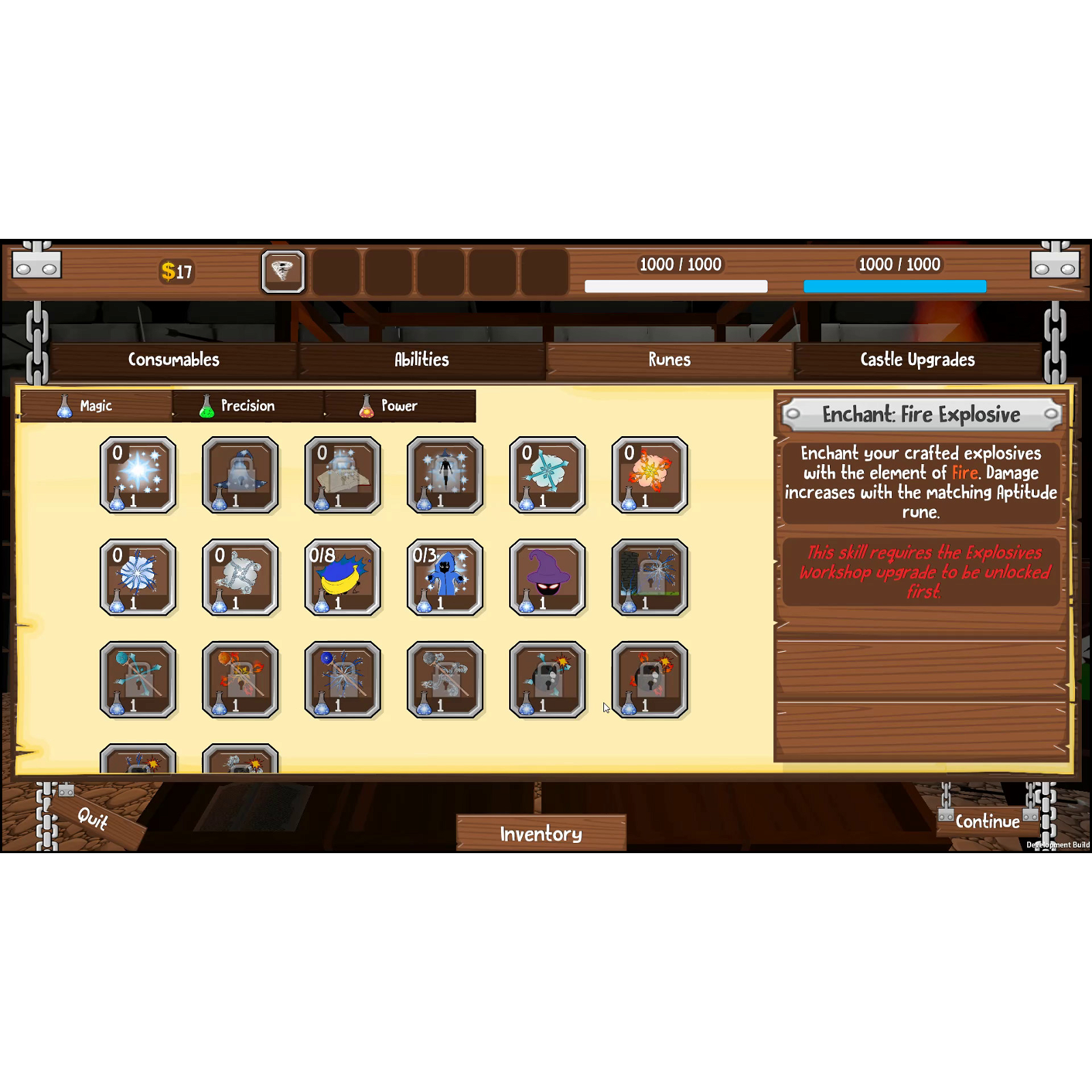Select the ice snowflake burst skill icon
This screenshot has width=1092, height=1092.
(139, 577)
